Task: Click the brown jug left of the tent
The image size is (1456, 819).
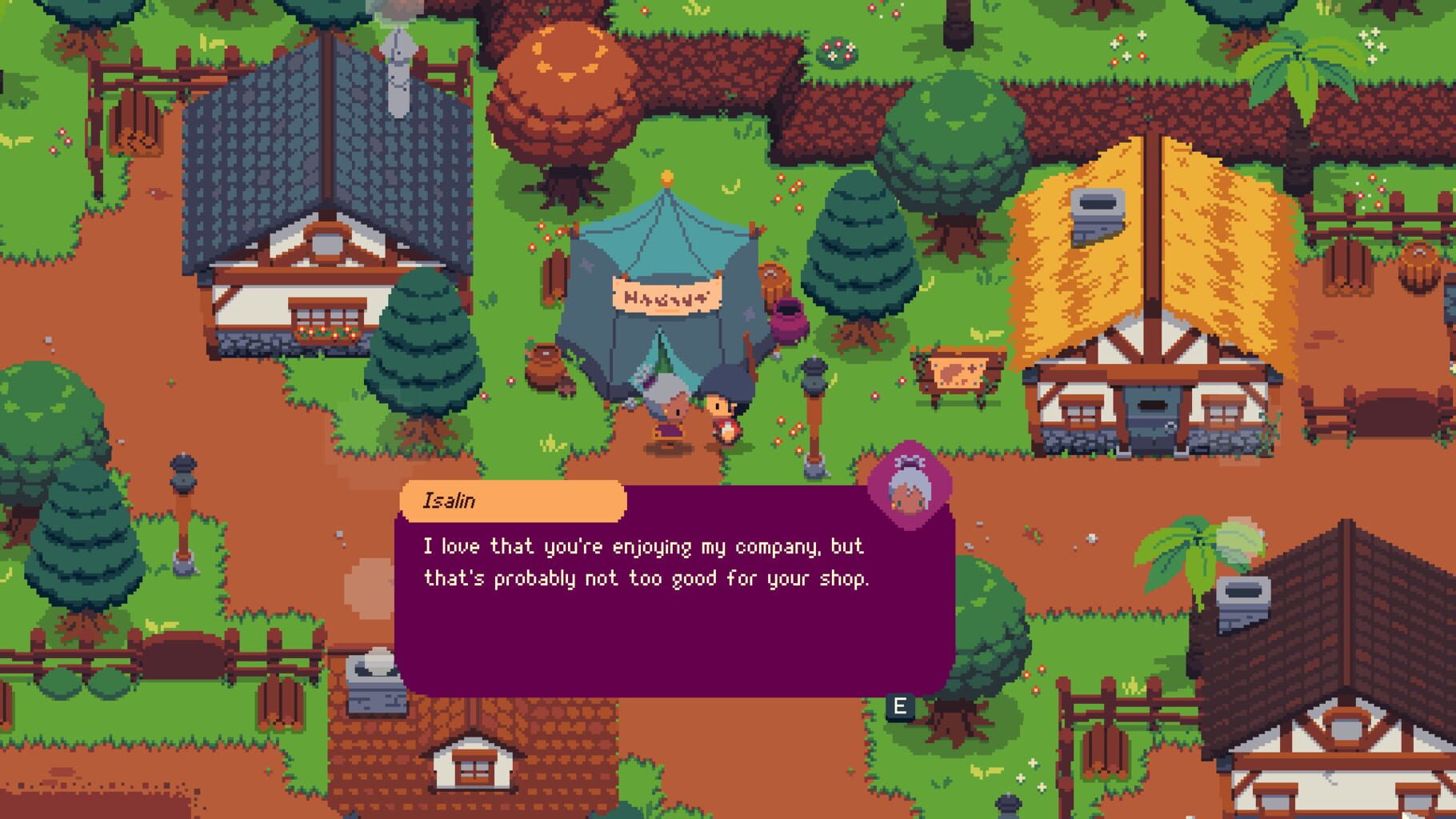Action: pyautogui.click(x=544, y=368)
